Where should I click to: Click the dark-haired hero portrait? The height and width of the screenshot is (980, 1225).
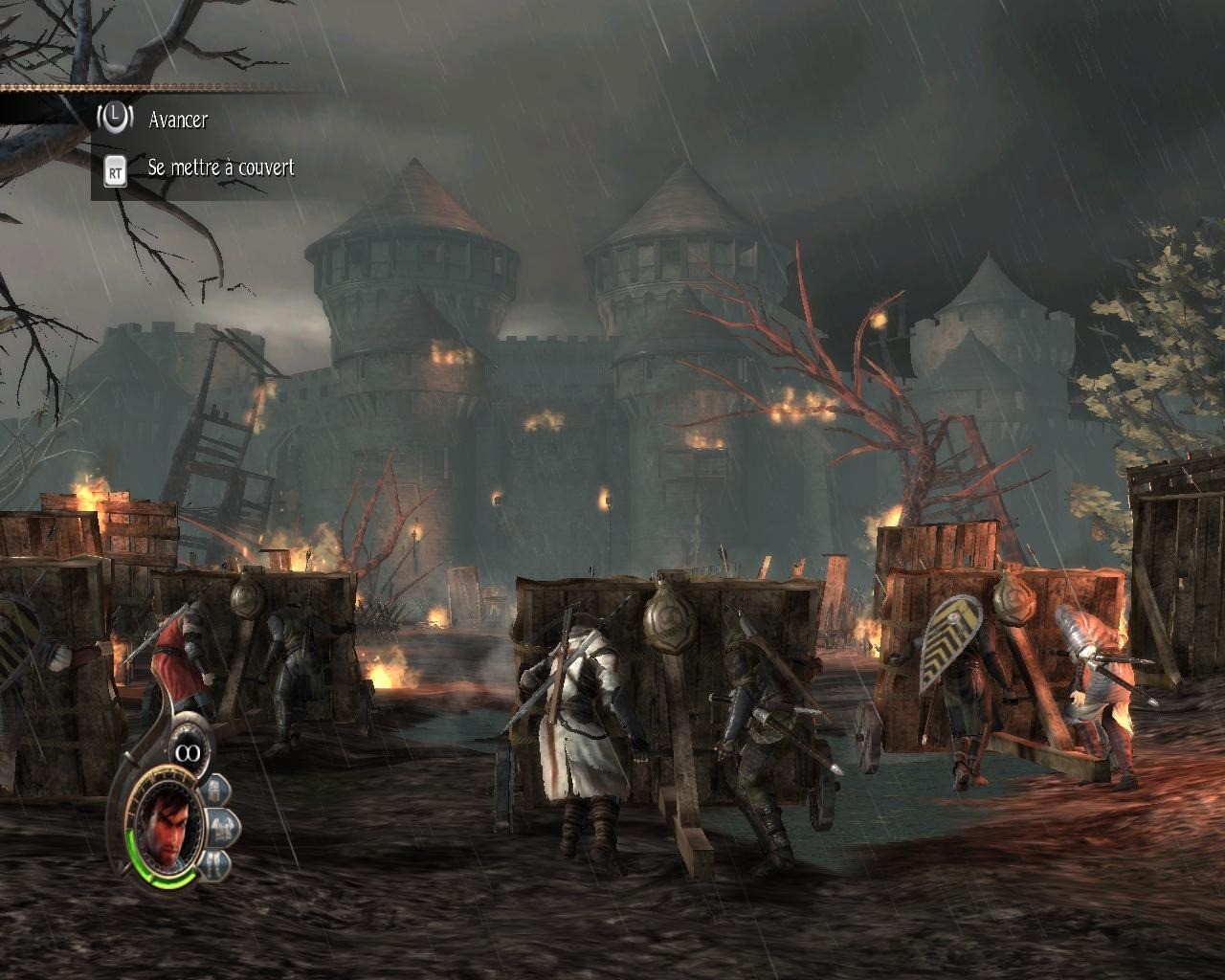click(x=167, y=827)
